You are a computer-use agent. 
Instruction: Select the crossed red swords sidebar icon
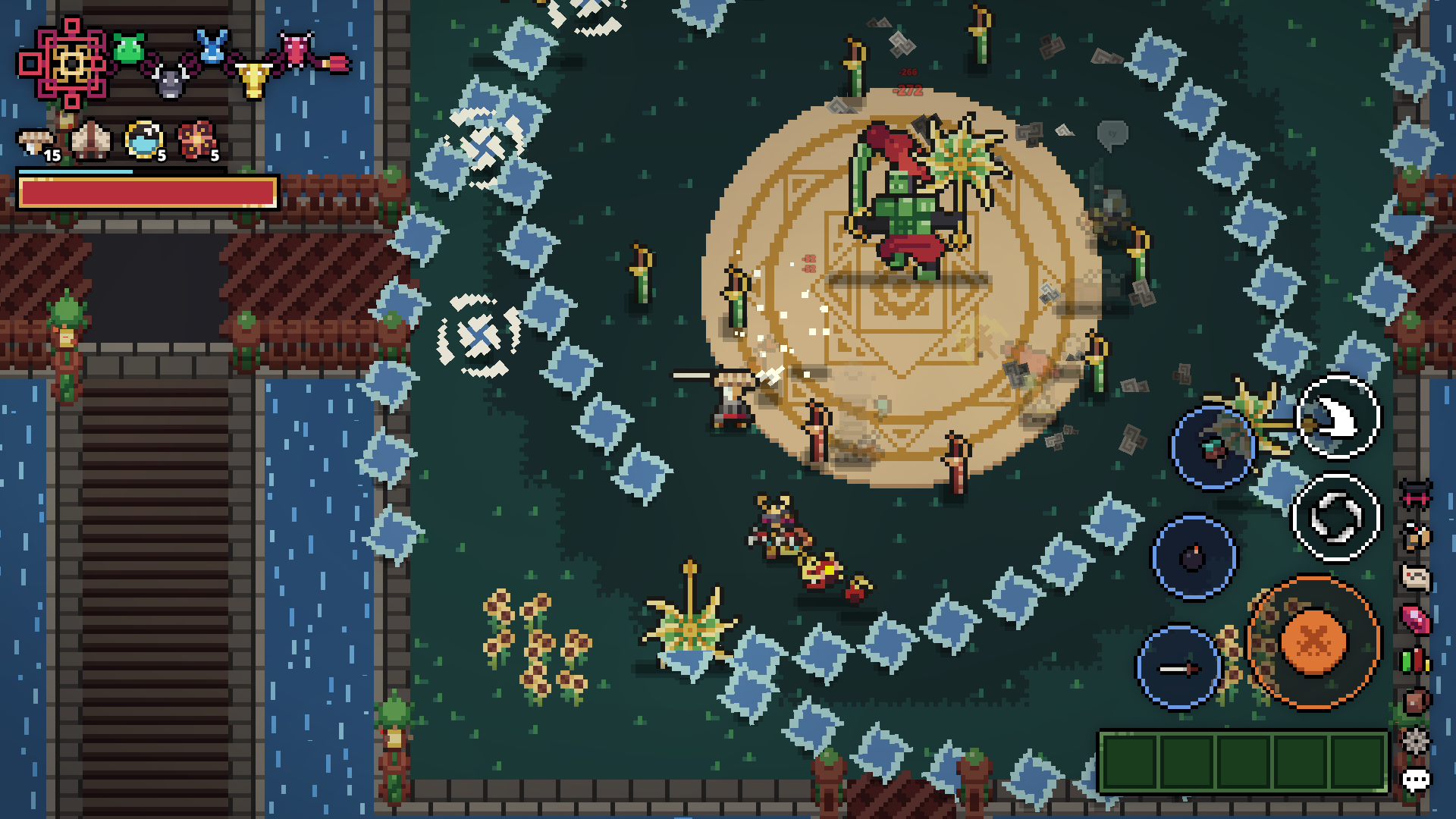tap(1414, 494)
